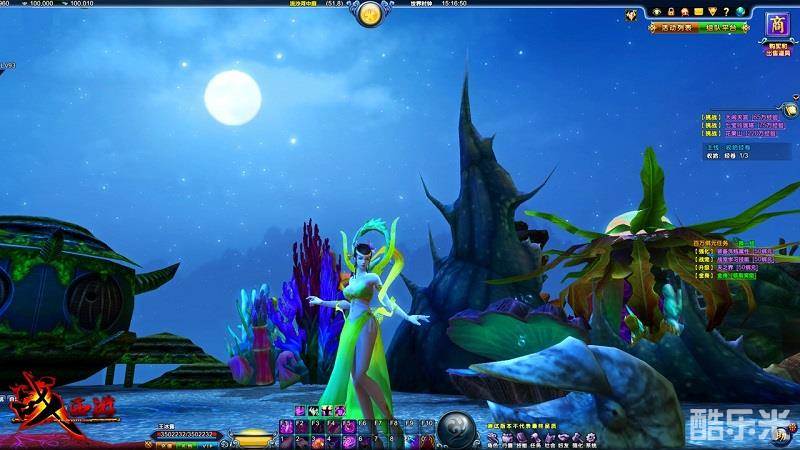Click the gold ingot bowl icon
The width and height of the screenshot is (800, 450).
251,437
